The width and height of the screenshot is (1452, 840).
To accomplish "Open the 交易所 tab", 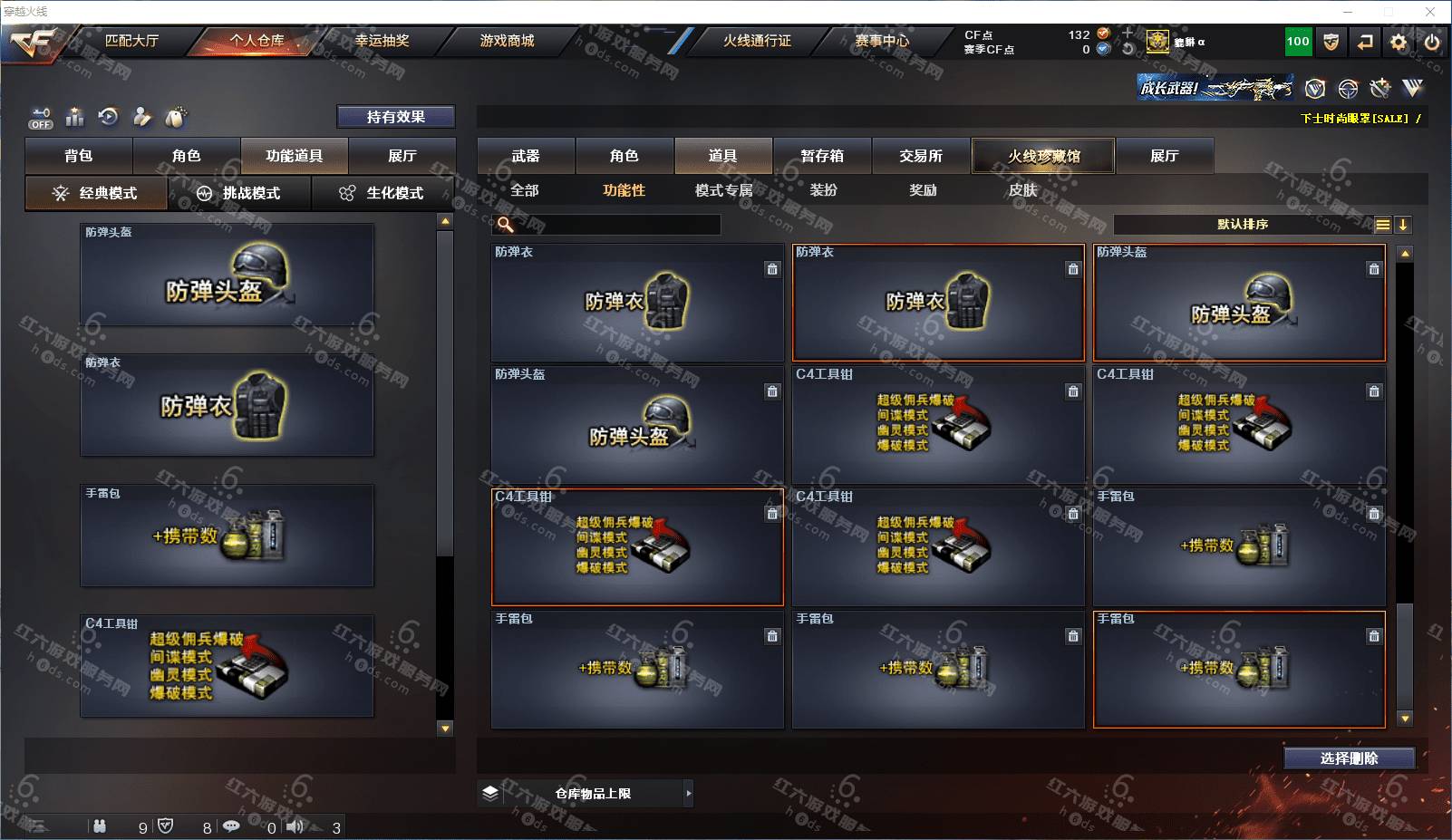I will click(921, 156).
